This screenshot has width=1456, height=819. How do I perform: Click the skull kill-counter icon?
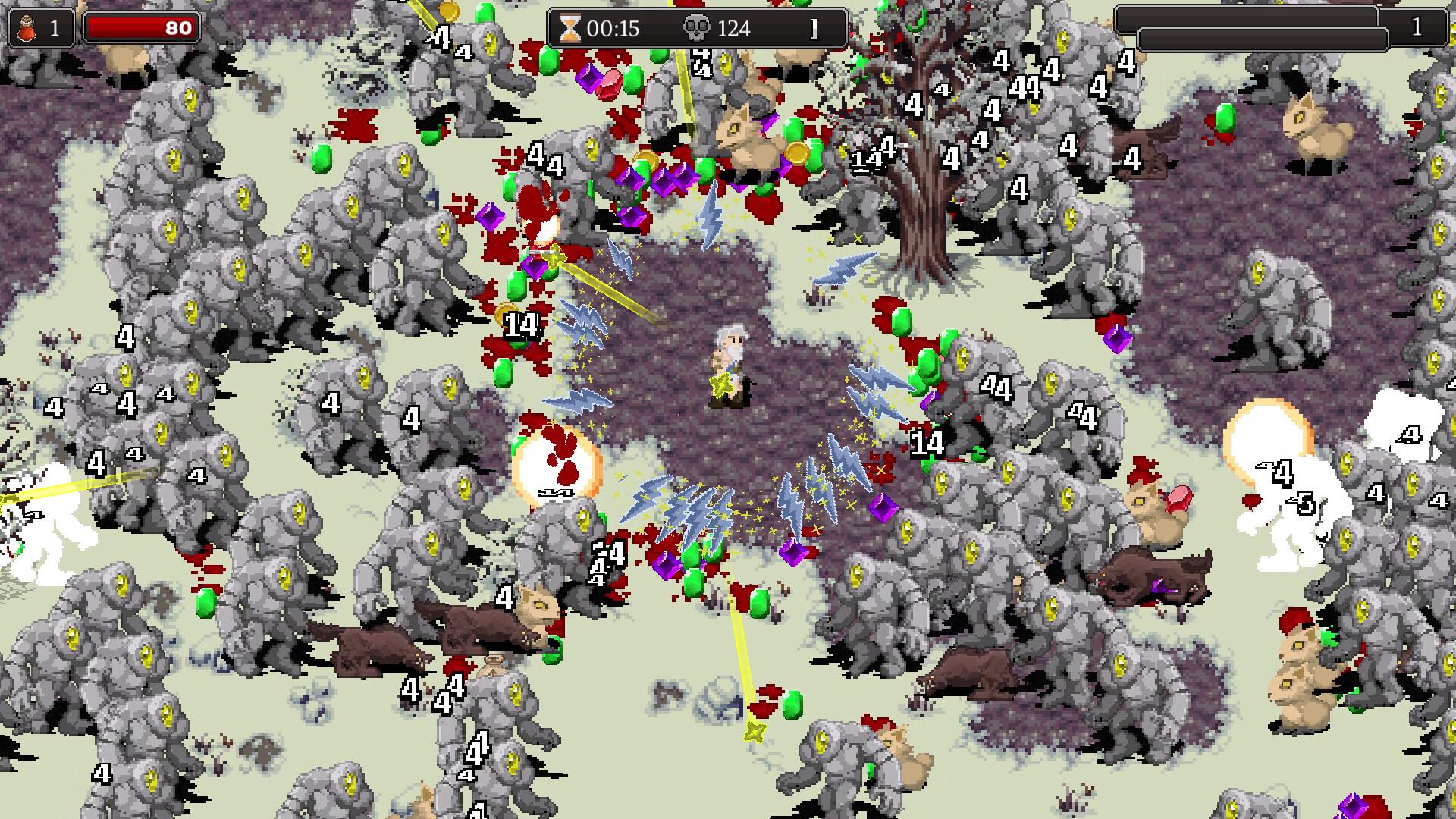(698, 30)
